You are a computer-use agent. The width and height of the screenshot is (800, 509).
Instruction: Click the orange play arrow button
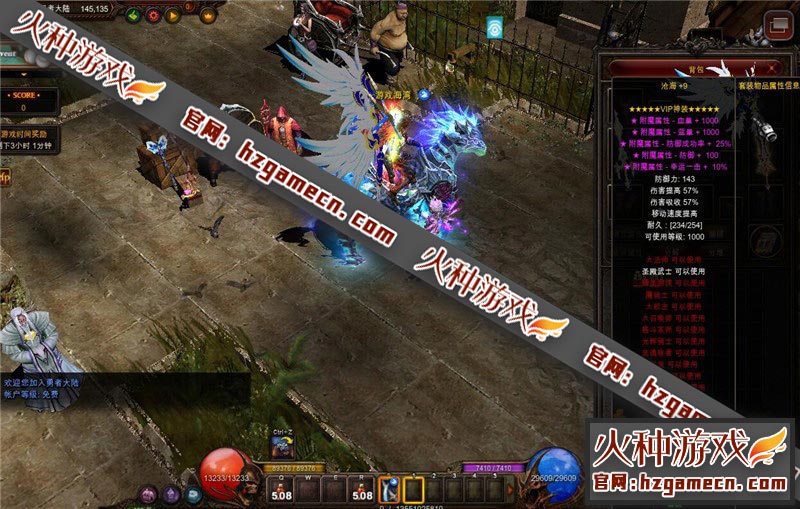[173, 15]
